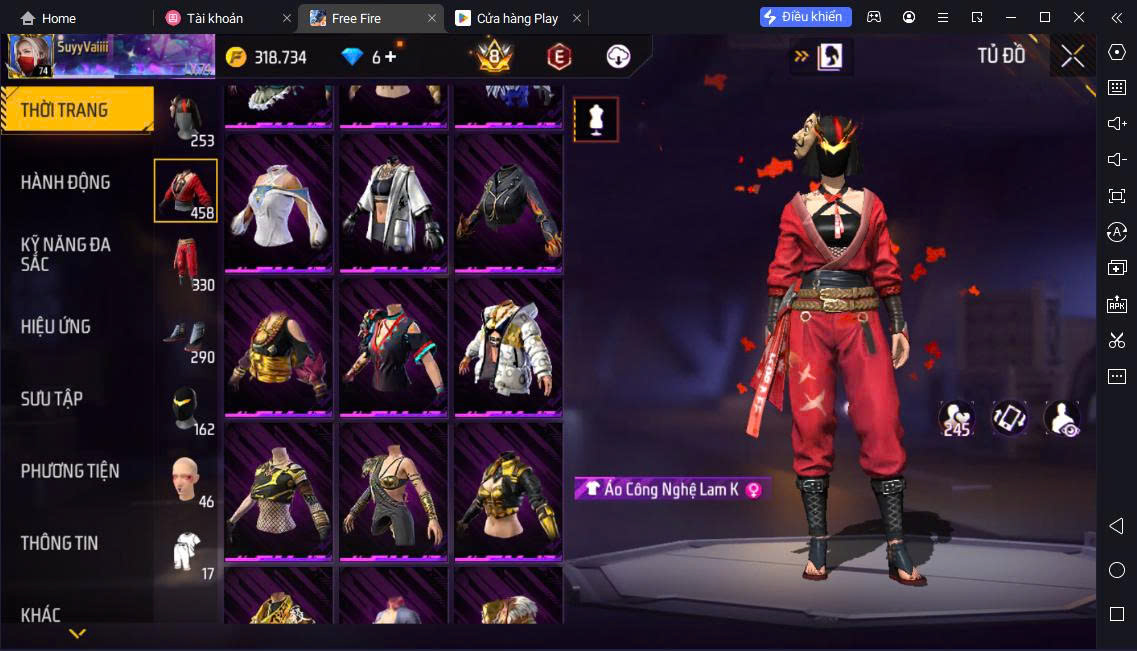
Task: Select the Kỹ Năng Đa Sắc menu entry
Action: tap(66, 254)
